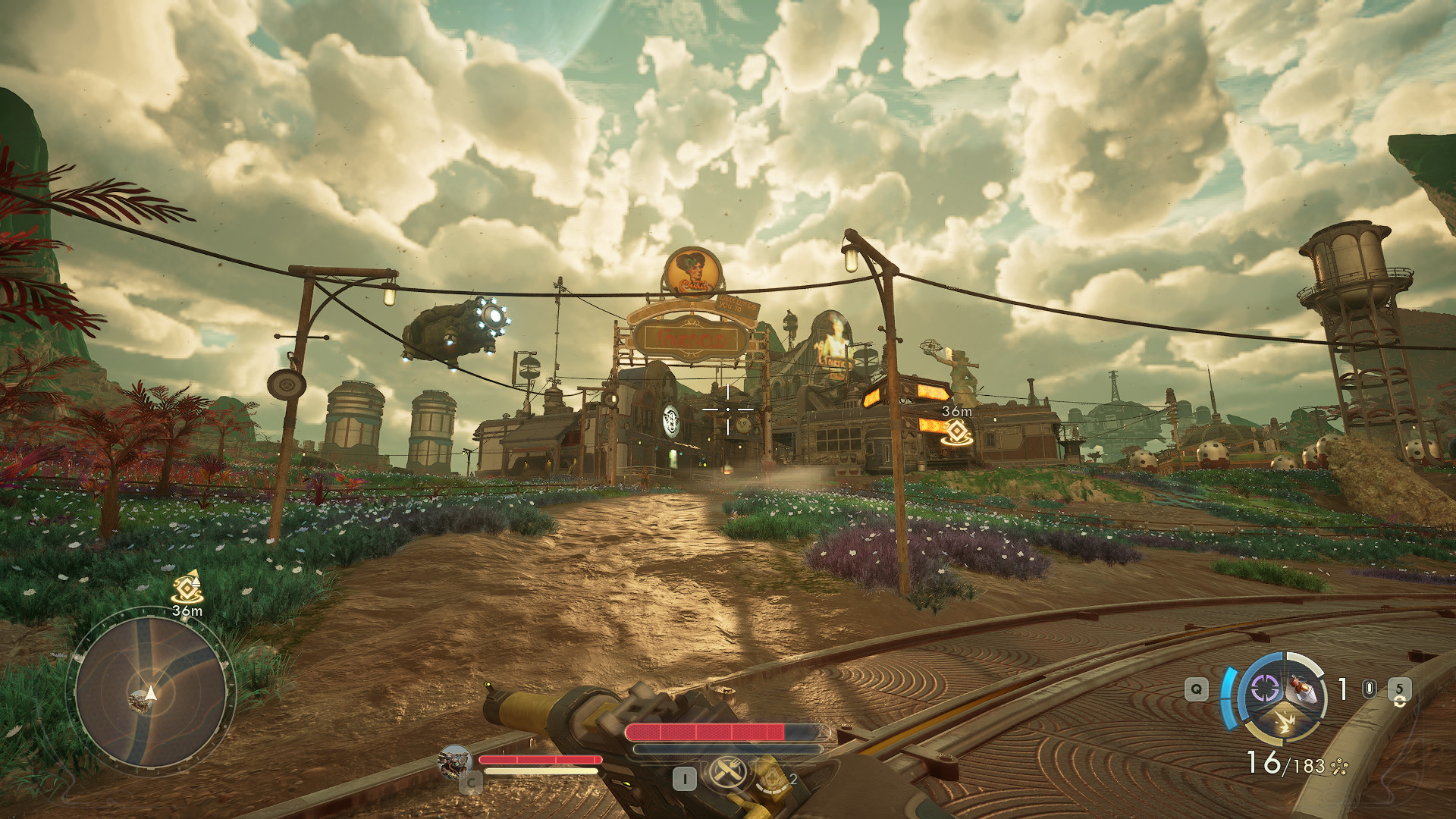Click the ammo type icon beside 183
Viewport: 1456px width, 819px height.
click(x=1339, y=767)
